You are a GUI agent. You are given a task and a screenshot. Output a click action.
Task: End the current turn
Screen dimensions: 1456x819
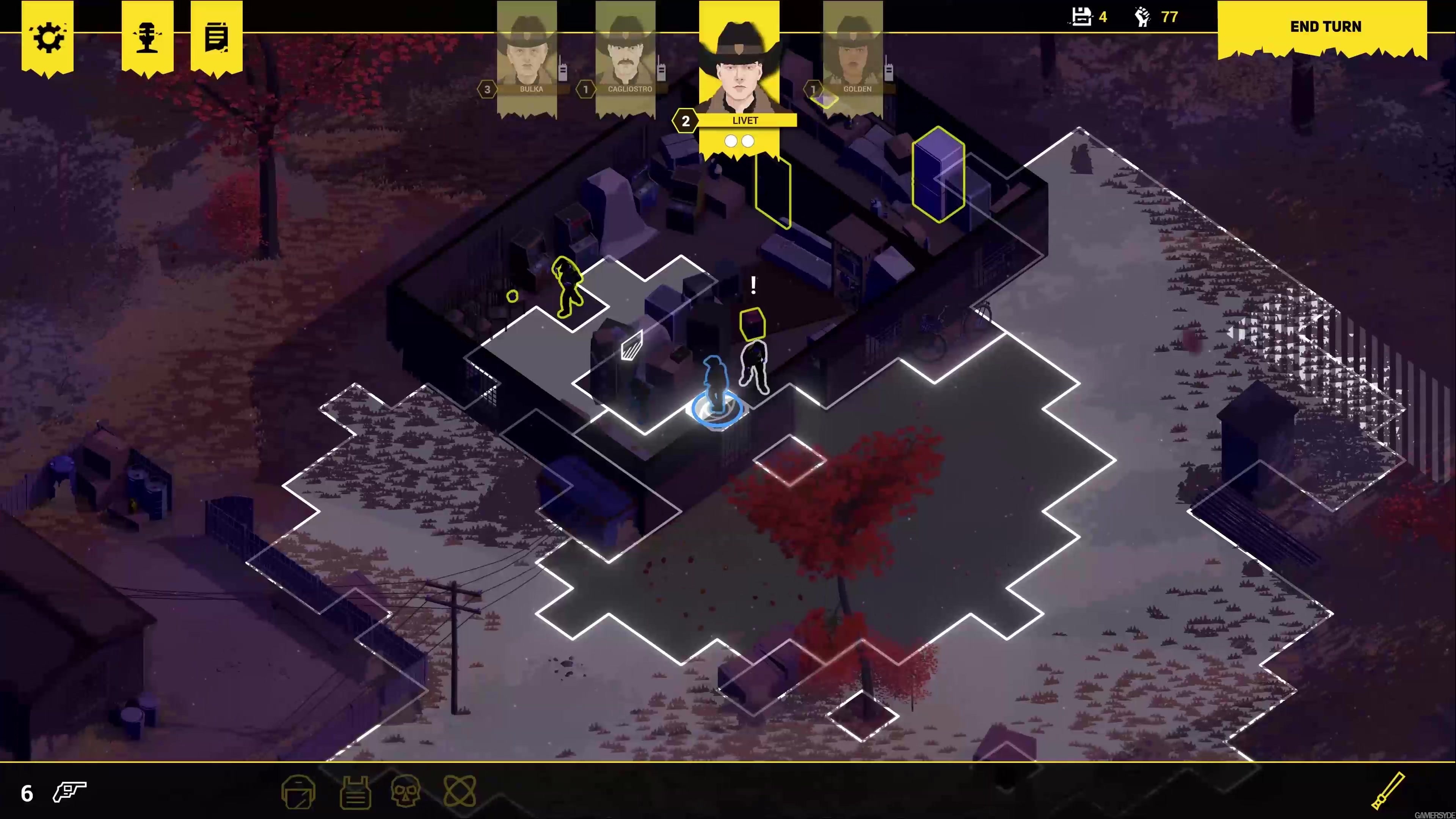tap(1325, 27)
